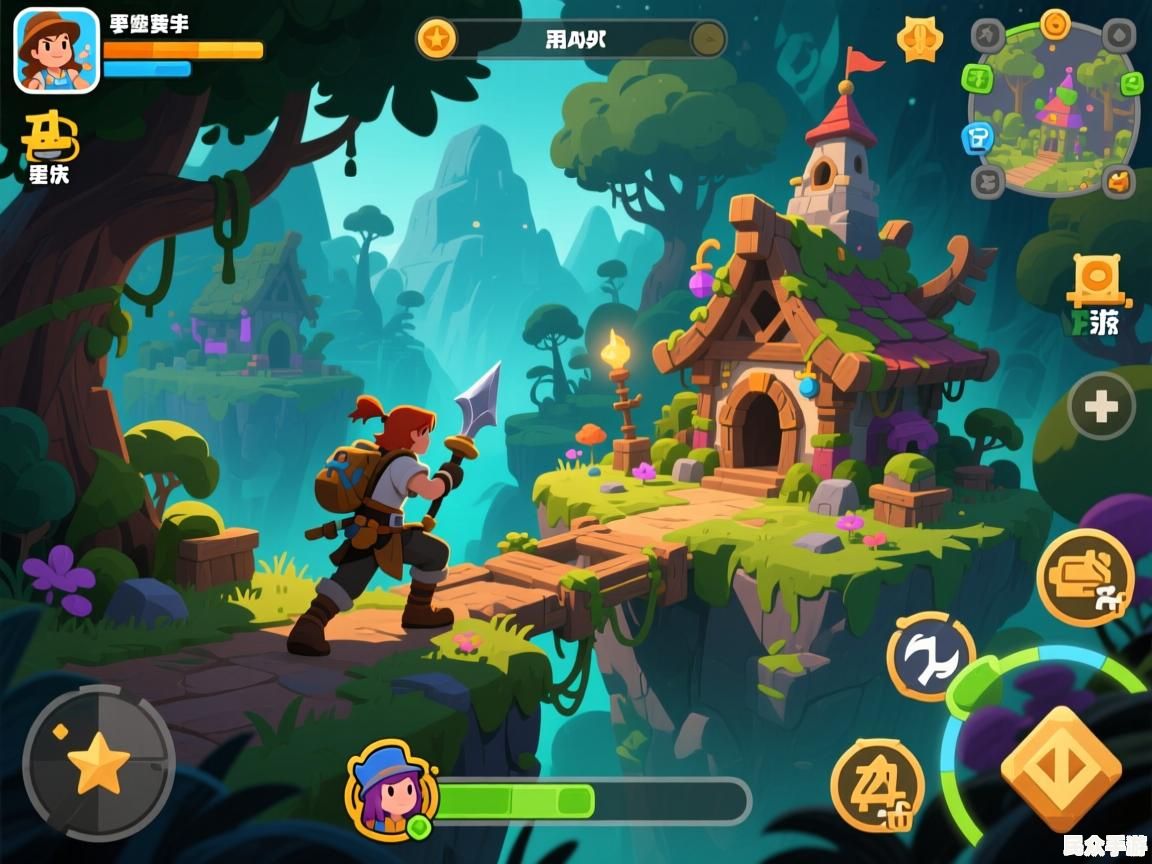Open the player portrait profile

(57, 50)
